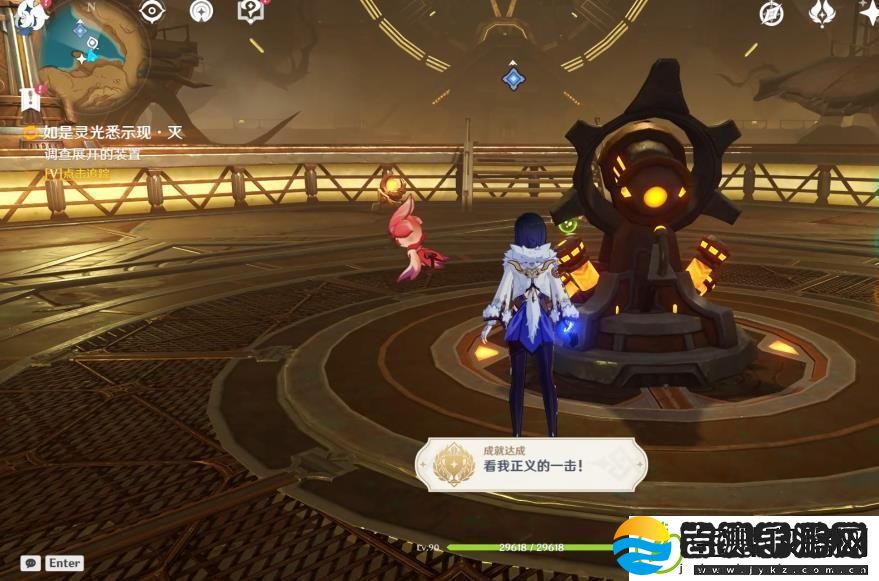Open the eye-shaped elemental sight icon

[152, 11]
